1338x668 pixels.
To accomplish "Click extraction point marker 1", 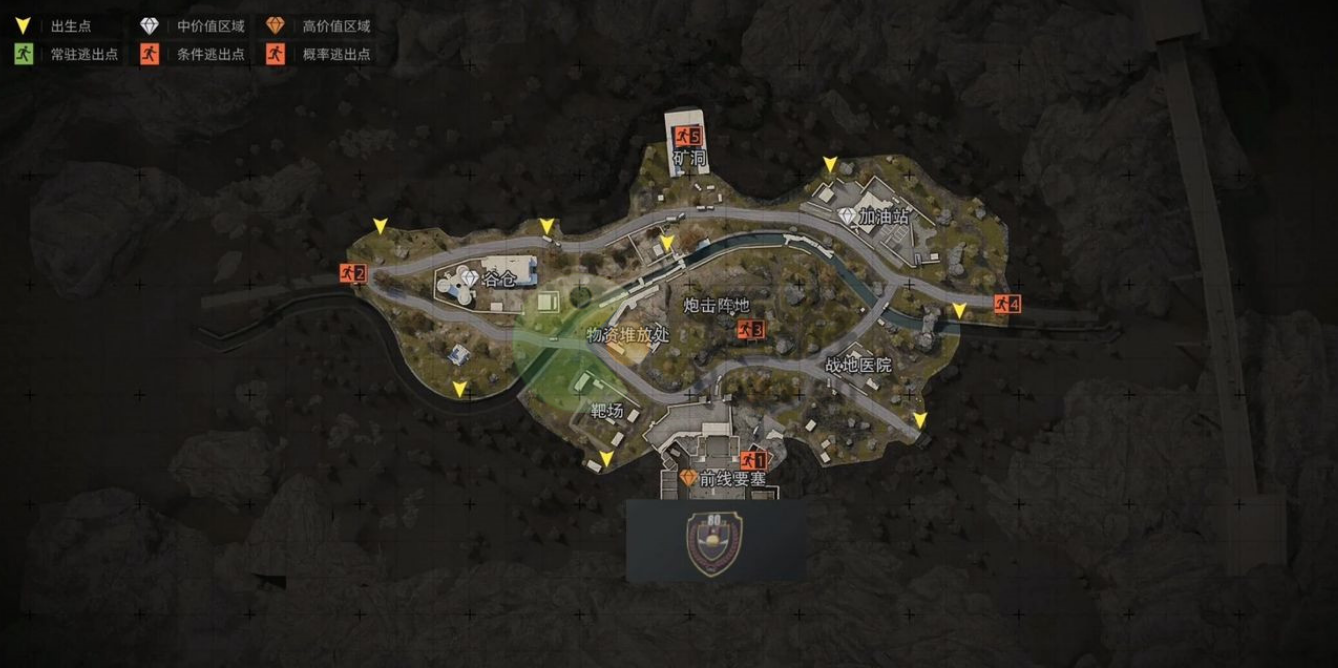I will click(753, 461).
